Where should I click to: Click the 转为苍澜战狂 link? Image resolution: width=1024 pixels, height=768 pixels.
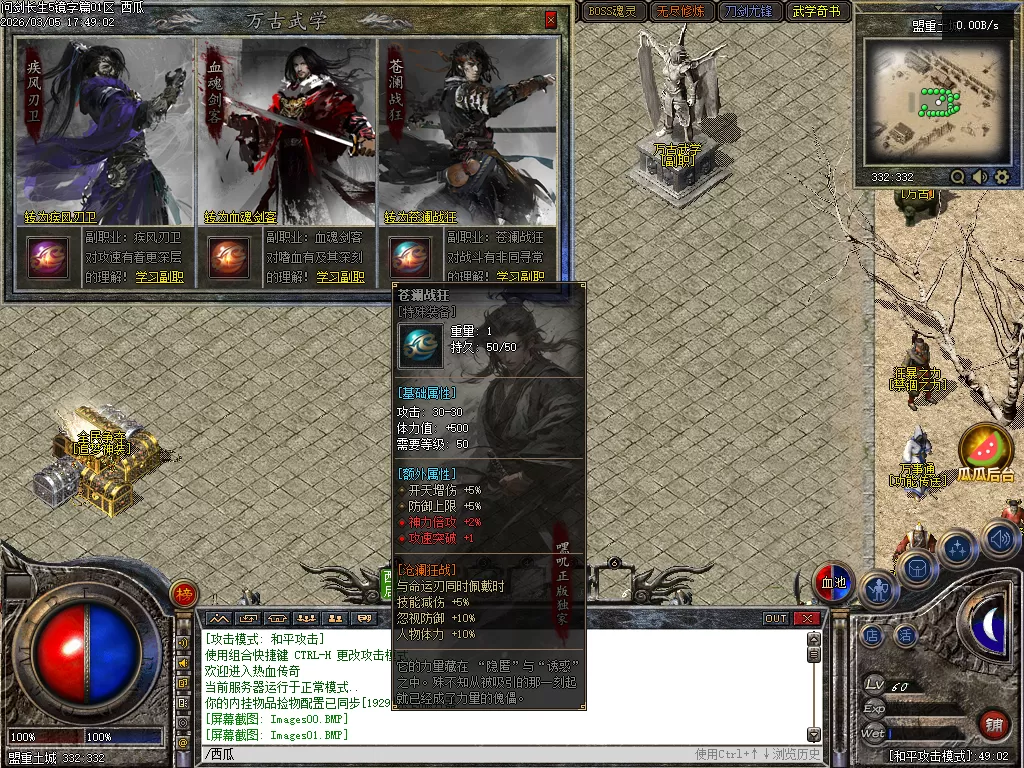[x=420, y=217]
